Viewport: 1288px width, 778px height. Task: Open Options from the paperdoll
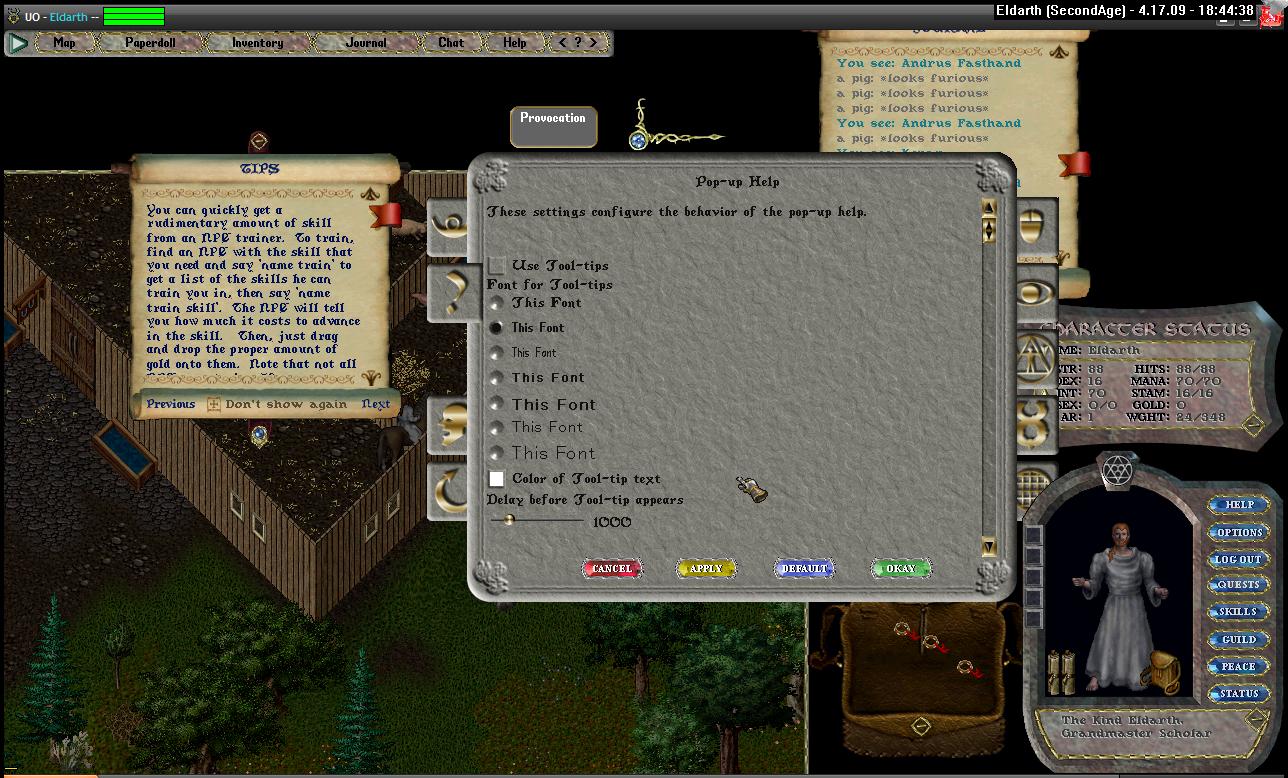pyautogui.click(x=1239, y=532)
